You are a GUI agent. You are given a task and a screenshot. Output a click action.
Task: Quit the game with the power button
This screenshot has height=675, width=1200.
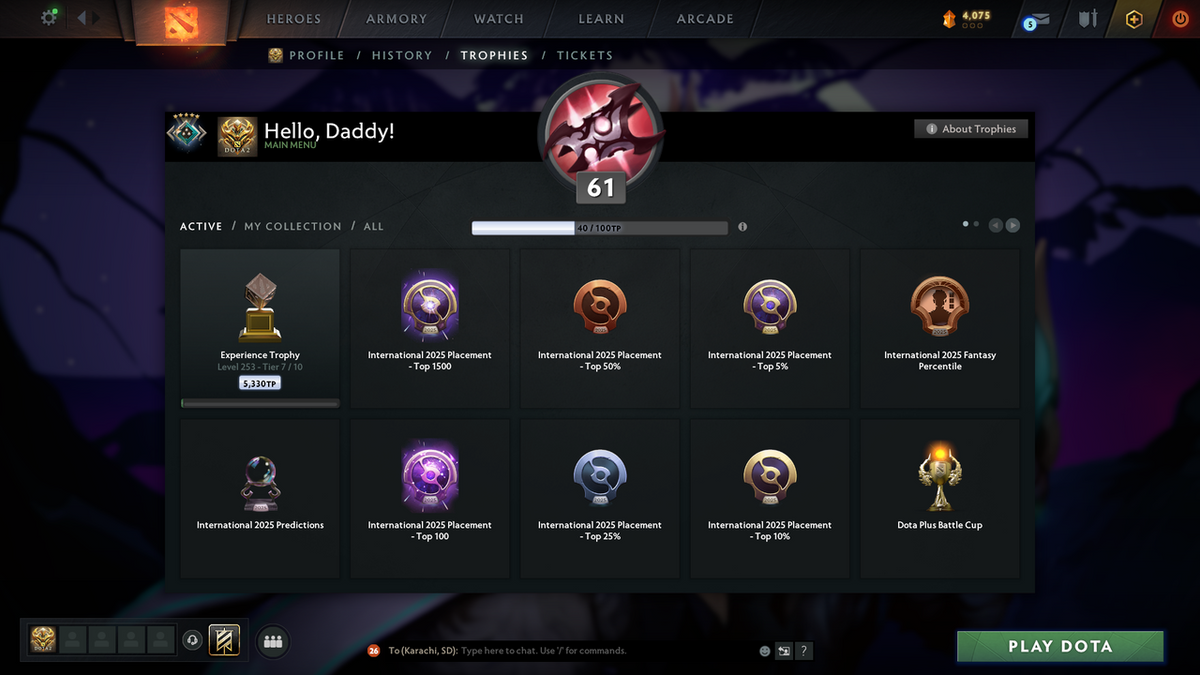1181,19
